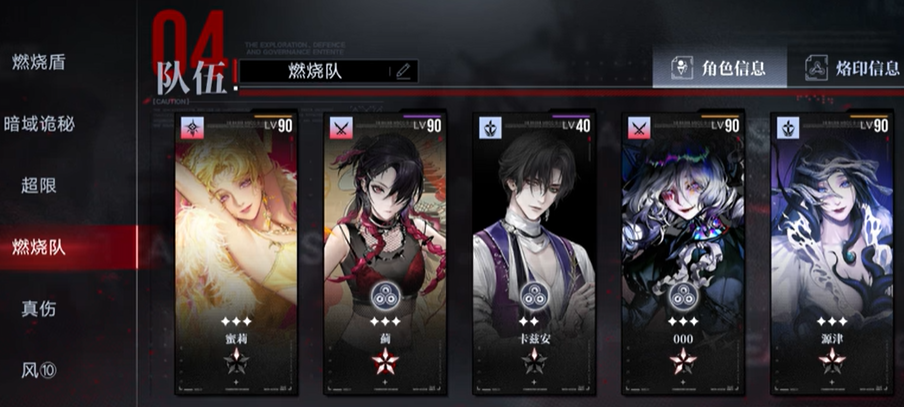904x407 pixels.
Task: Open the 风⑩ team preset
Action: point(39,370)
